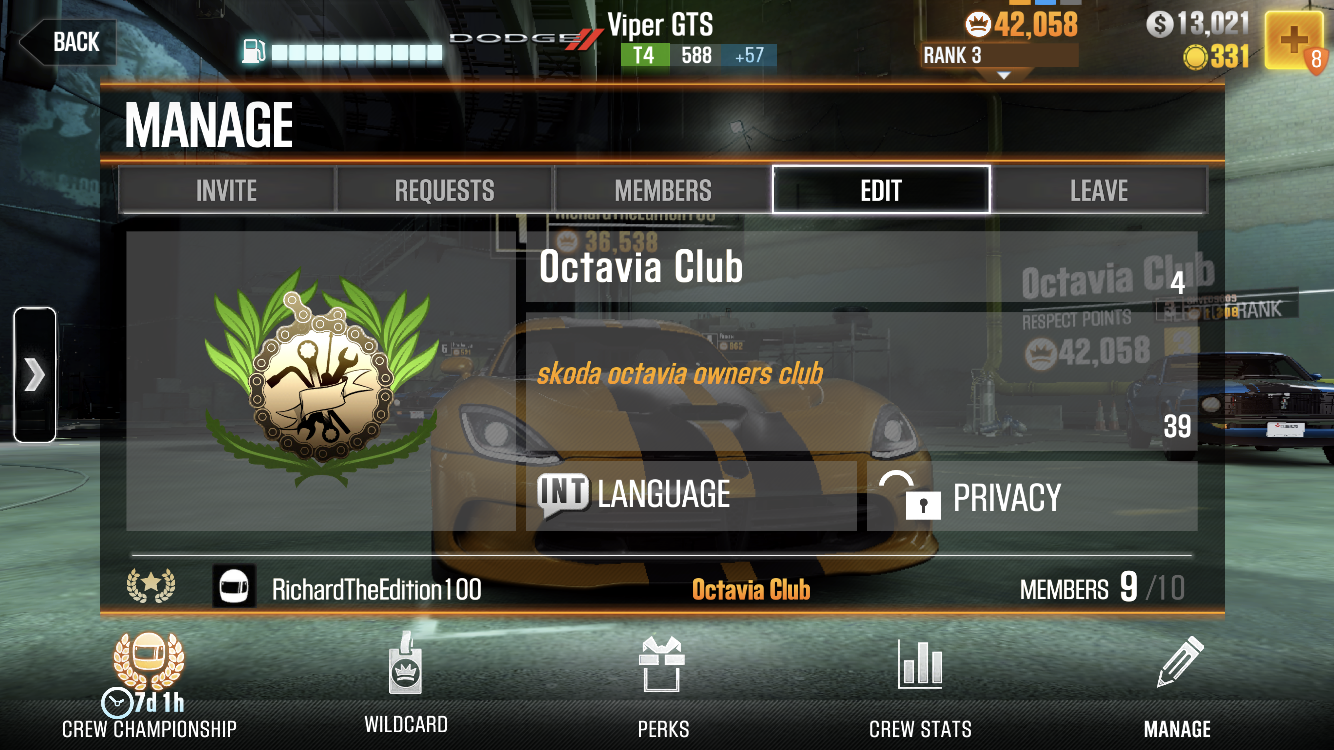
Task: Show the Members tab
Action: (x=663, y=190)
